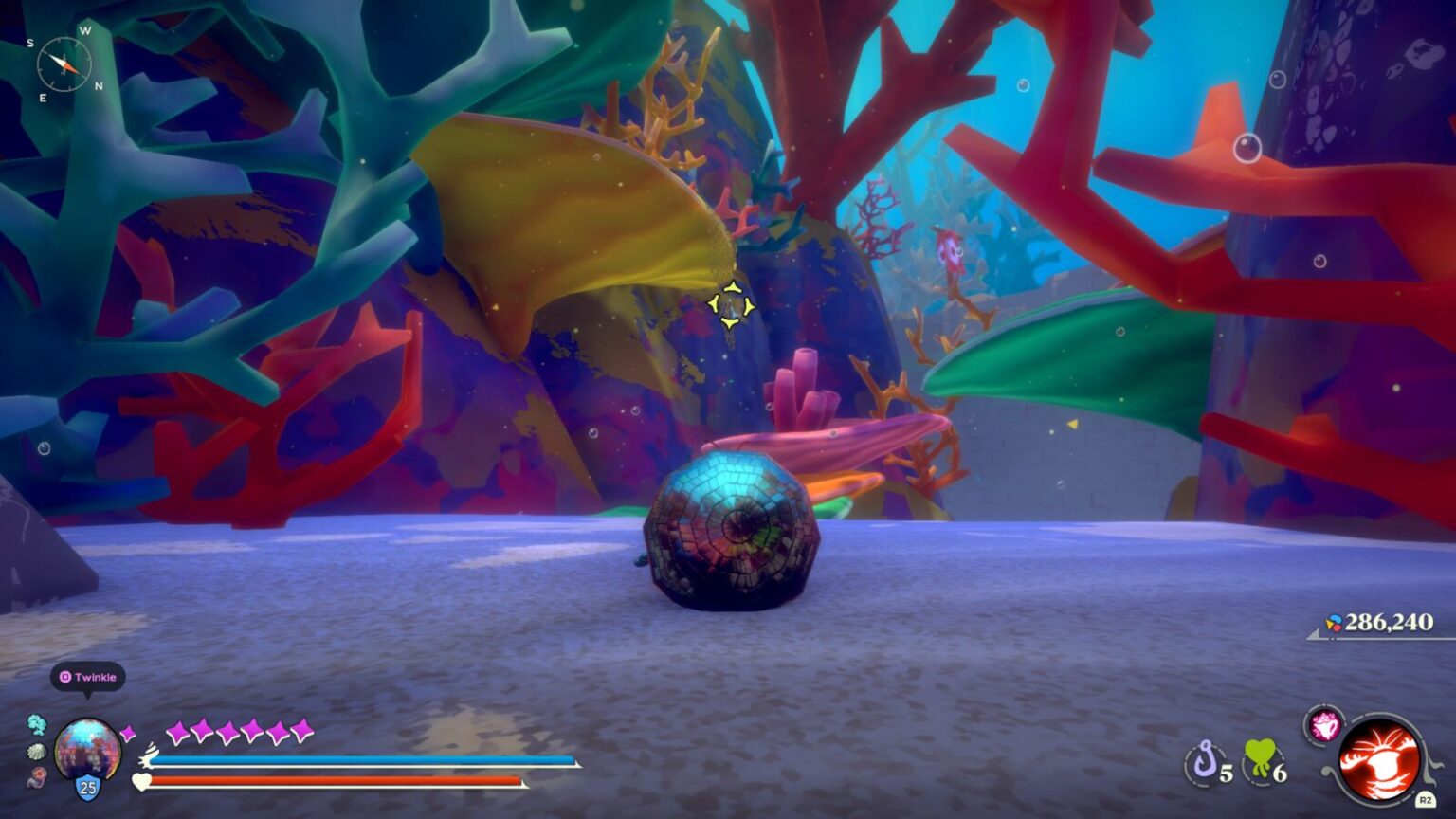Toggle the yellow lock-on reticle over the fish

point(730,305)
